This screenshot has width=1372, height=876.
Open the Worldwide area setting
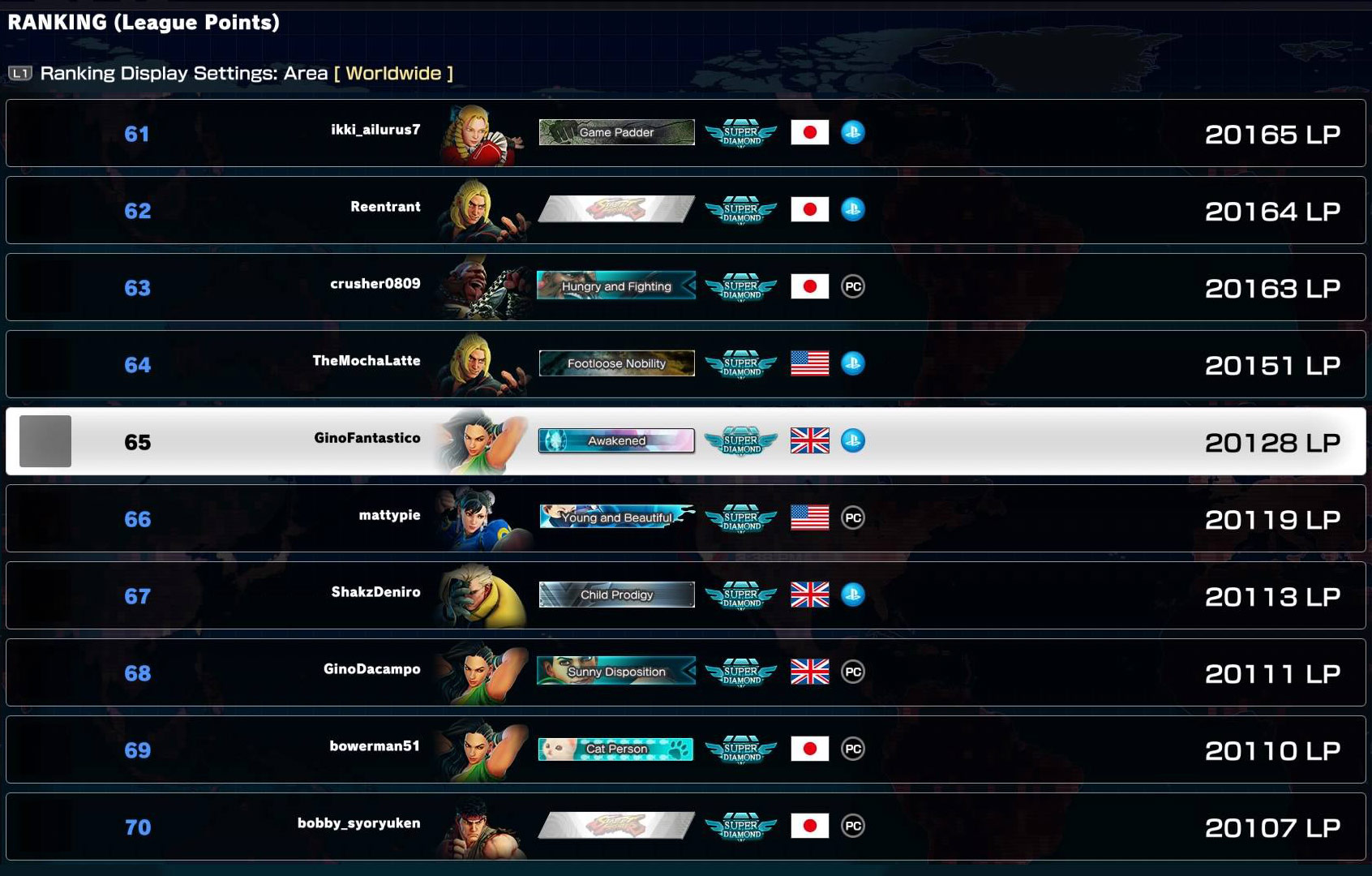[394, 72]
